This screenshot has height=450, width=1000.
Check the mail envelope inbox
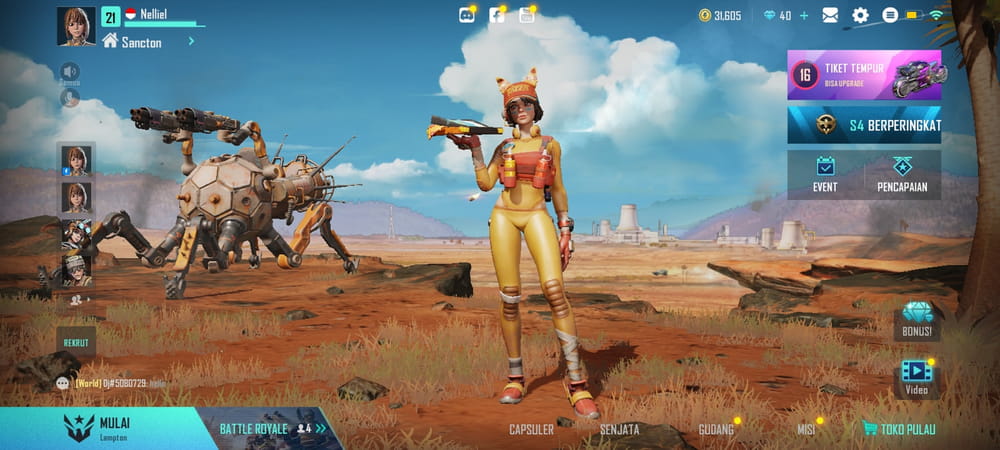point(830,15)
